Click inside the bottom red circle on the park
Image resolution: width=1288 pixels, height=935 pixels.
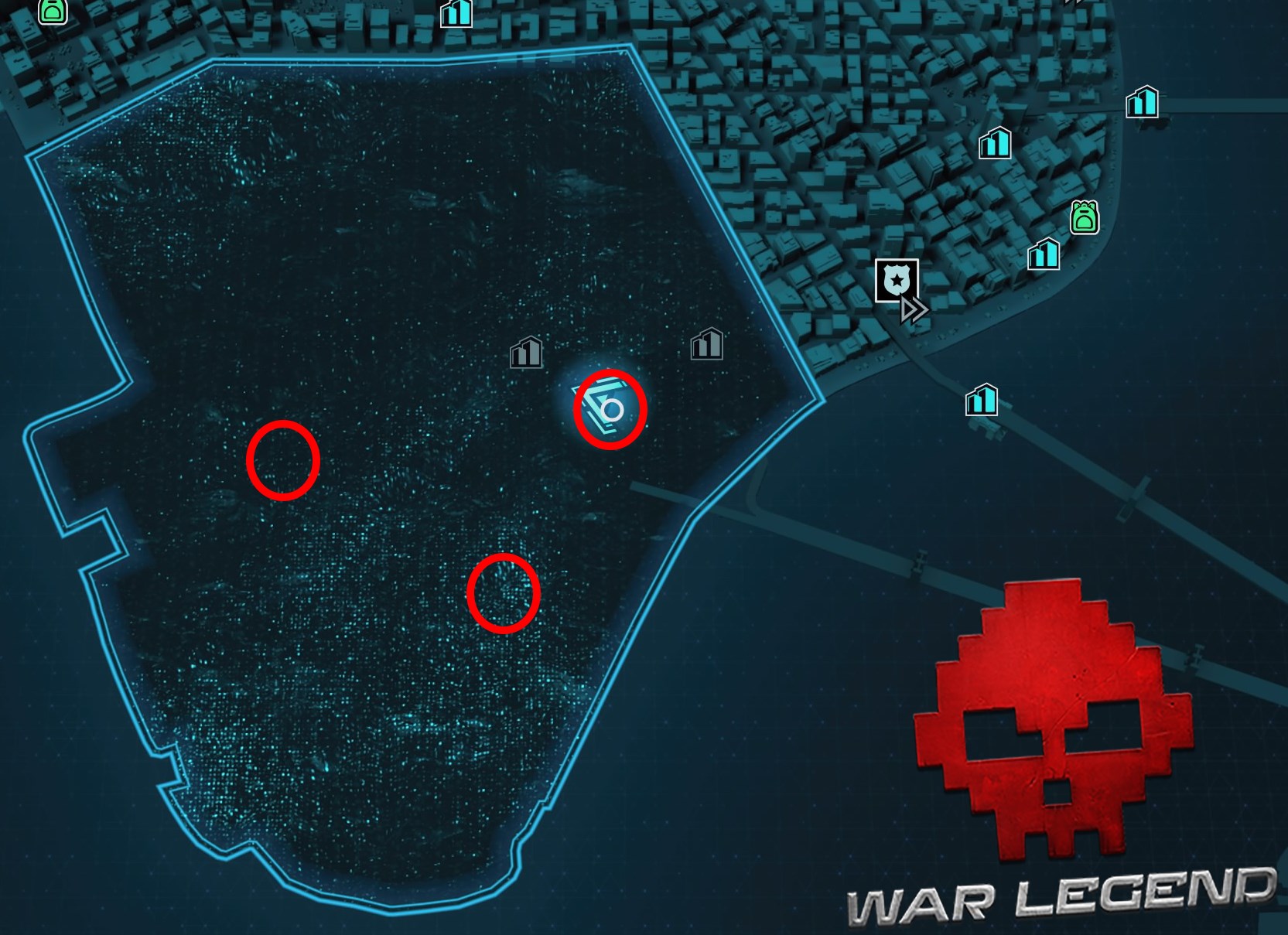(504, 595)
